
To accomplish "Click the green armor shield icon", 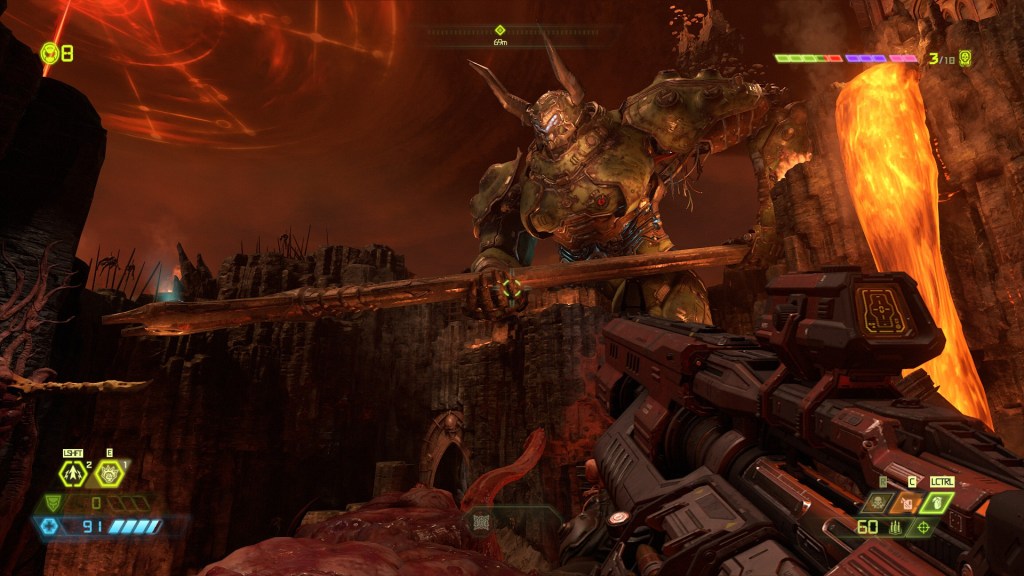I will pyautogui.click(x=52, y=503).
